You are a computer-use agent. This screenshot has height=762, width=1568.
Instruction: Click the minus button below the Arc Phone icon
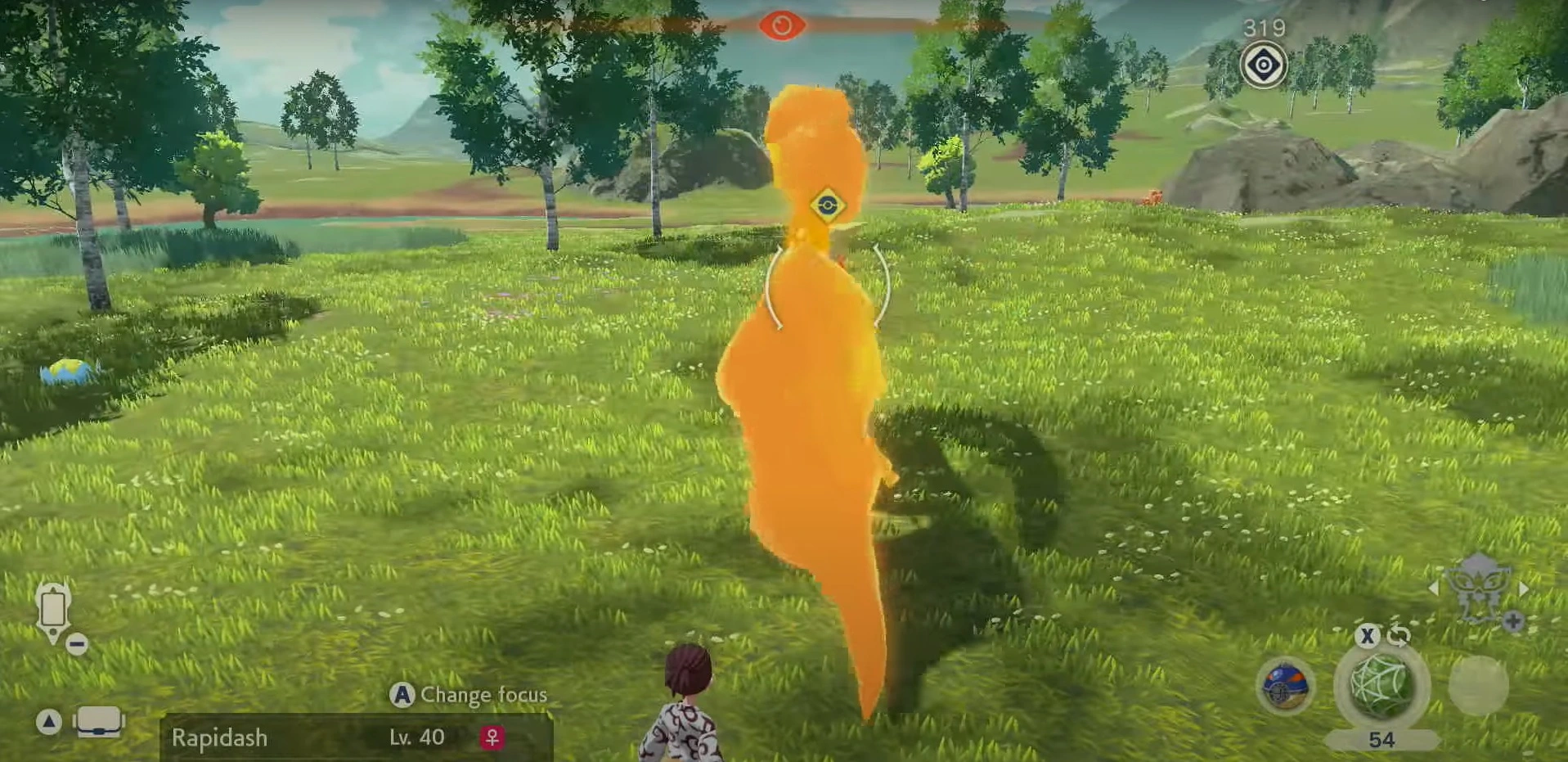tap(77, 645)
